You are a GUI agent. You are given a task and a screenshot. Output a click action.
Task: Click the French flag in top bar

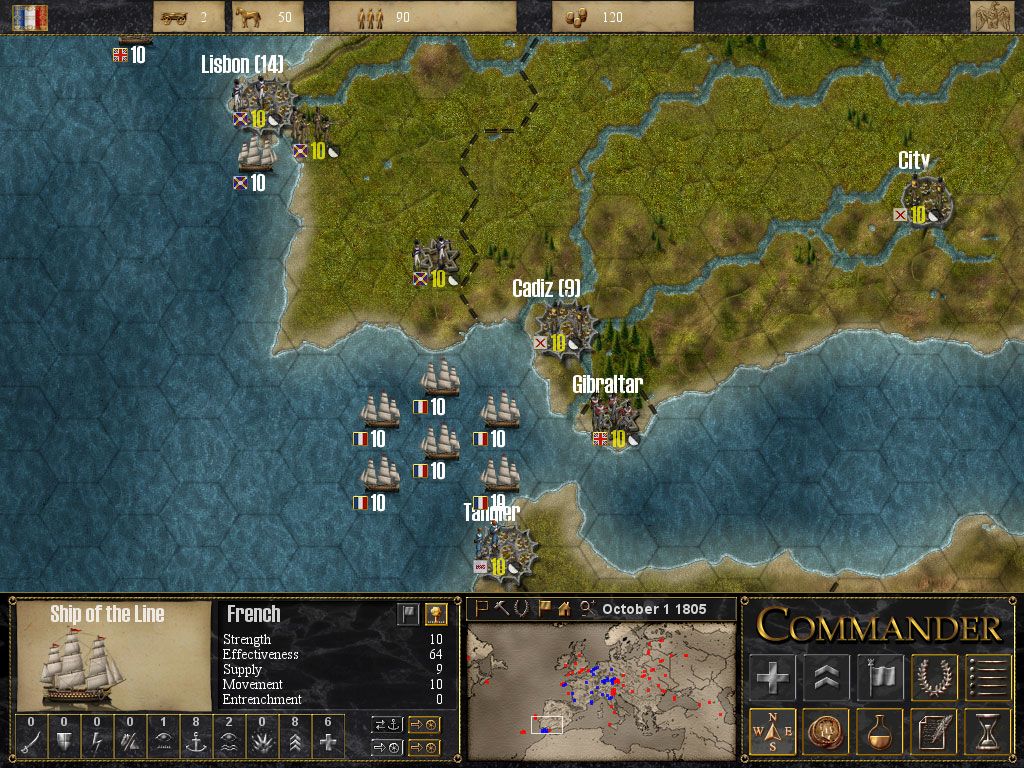point(30,17)
